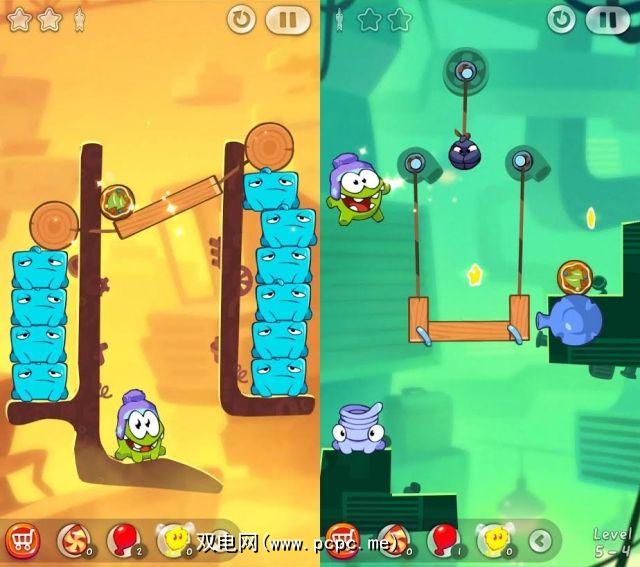Pause the green forest level
This screenshot has width=640, height=567.
[x=607, y=18]
